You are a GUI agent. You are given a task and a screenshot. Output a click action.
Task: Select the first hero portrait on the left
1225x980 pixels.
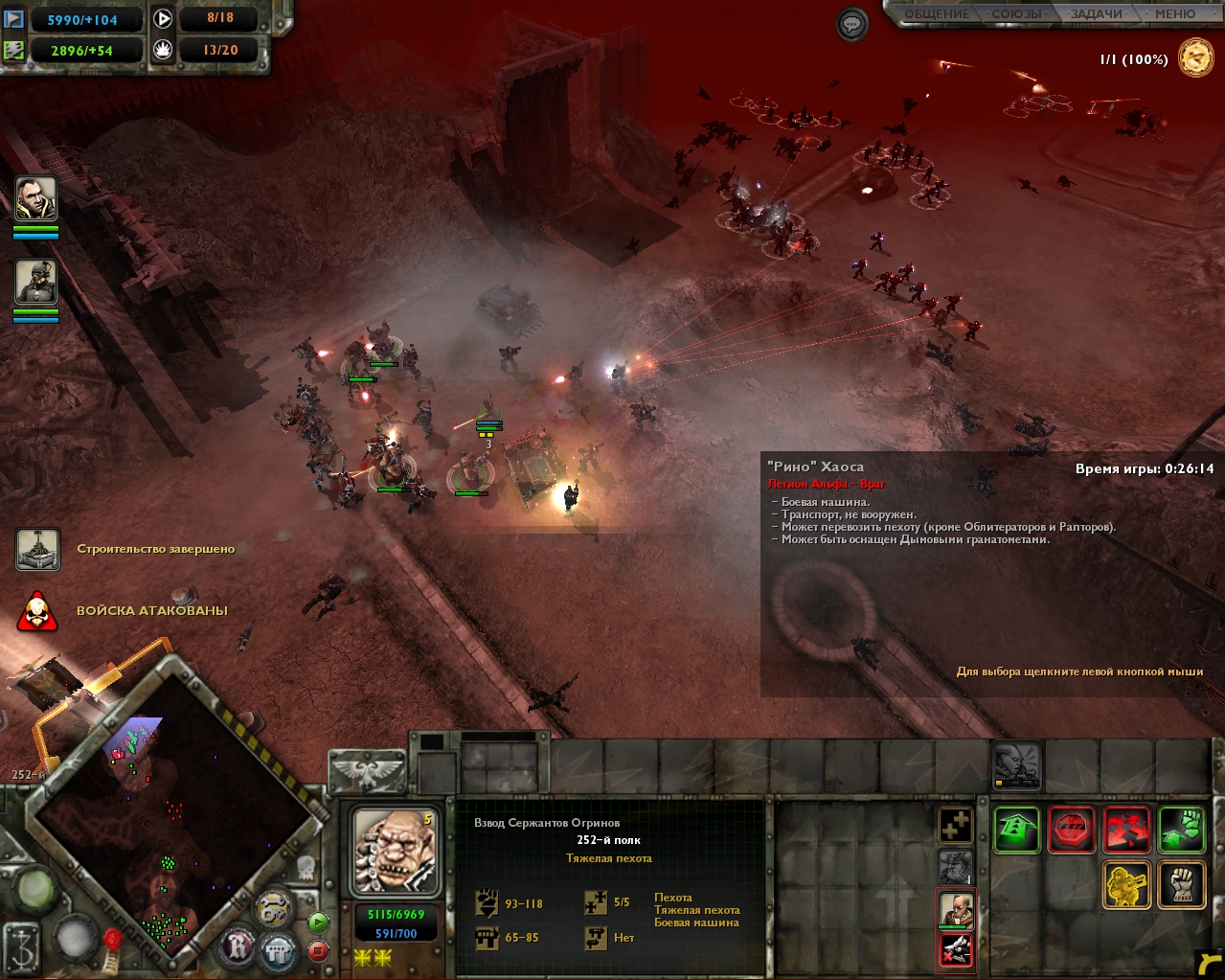pos(36,199)
